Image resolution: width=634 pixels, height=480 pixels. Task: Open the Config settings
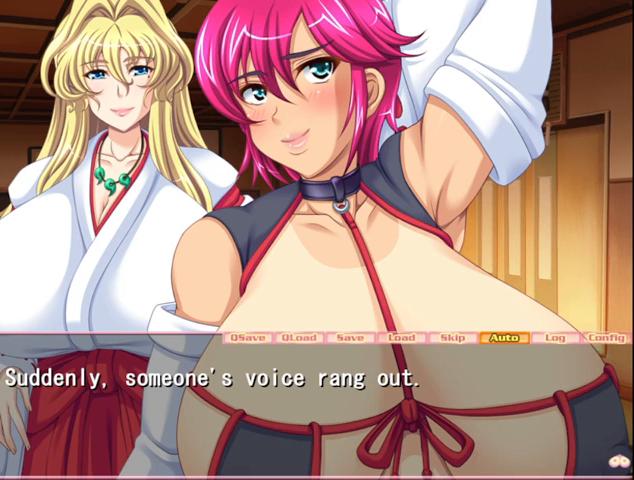pyautogui.click(x=606, y=338)
